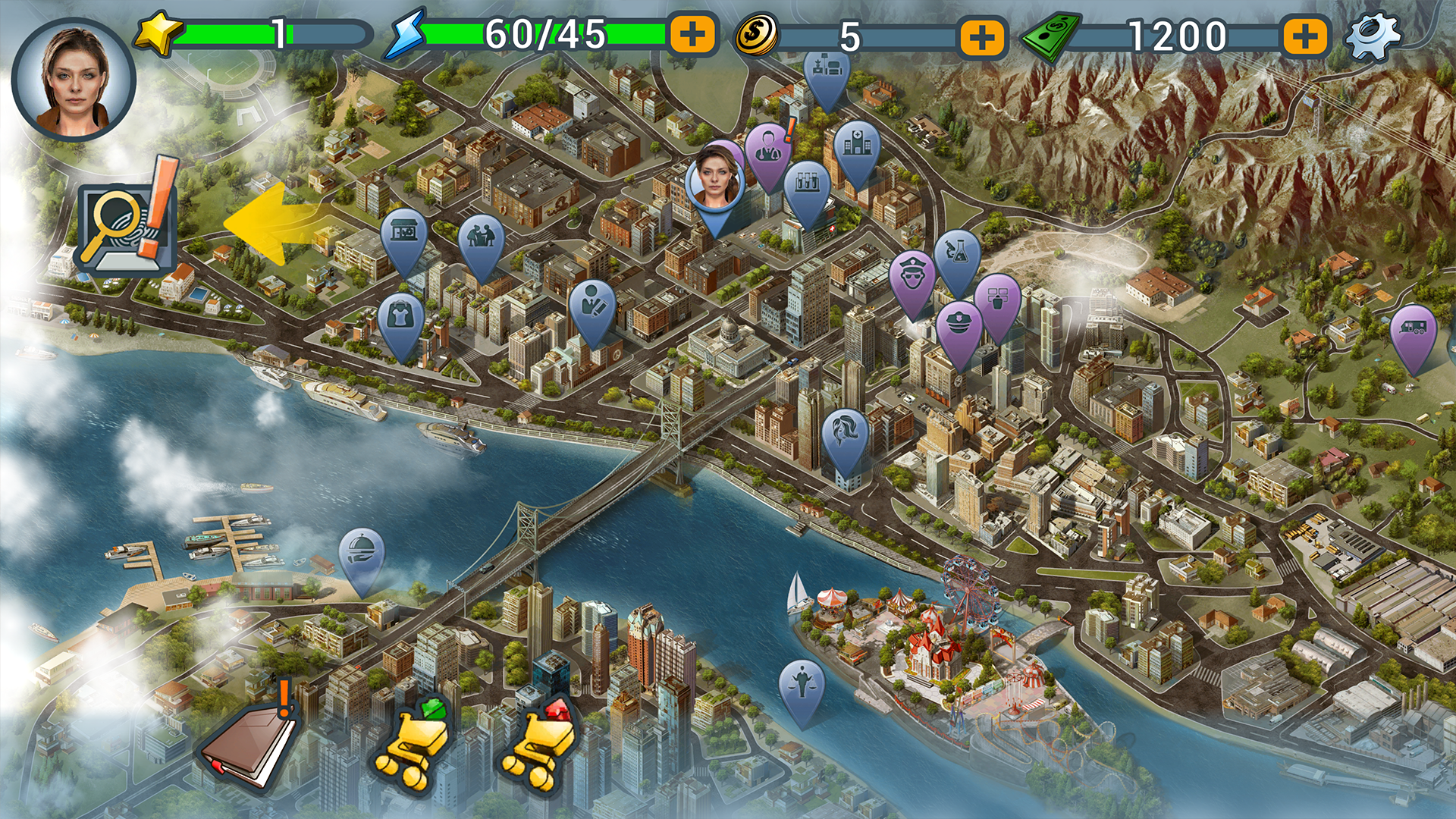Select the test tubes lab marker

[x=807, y=186]
